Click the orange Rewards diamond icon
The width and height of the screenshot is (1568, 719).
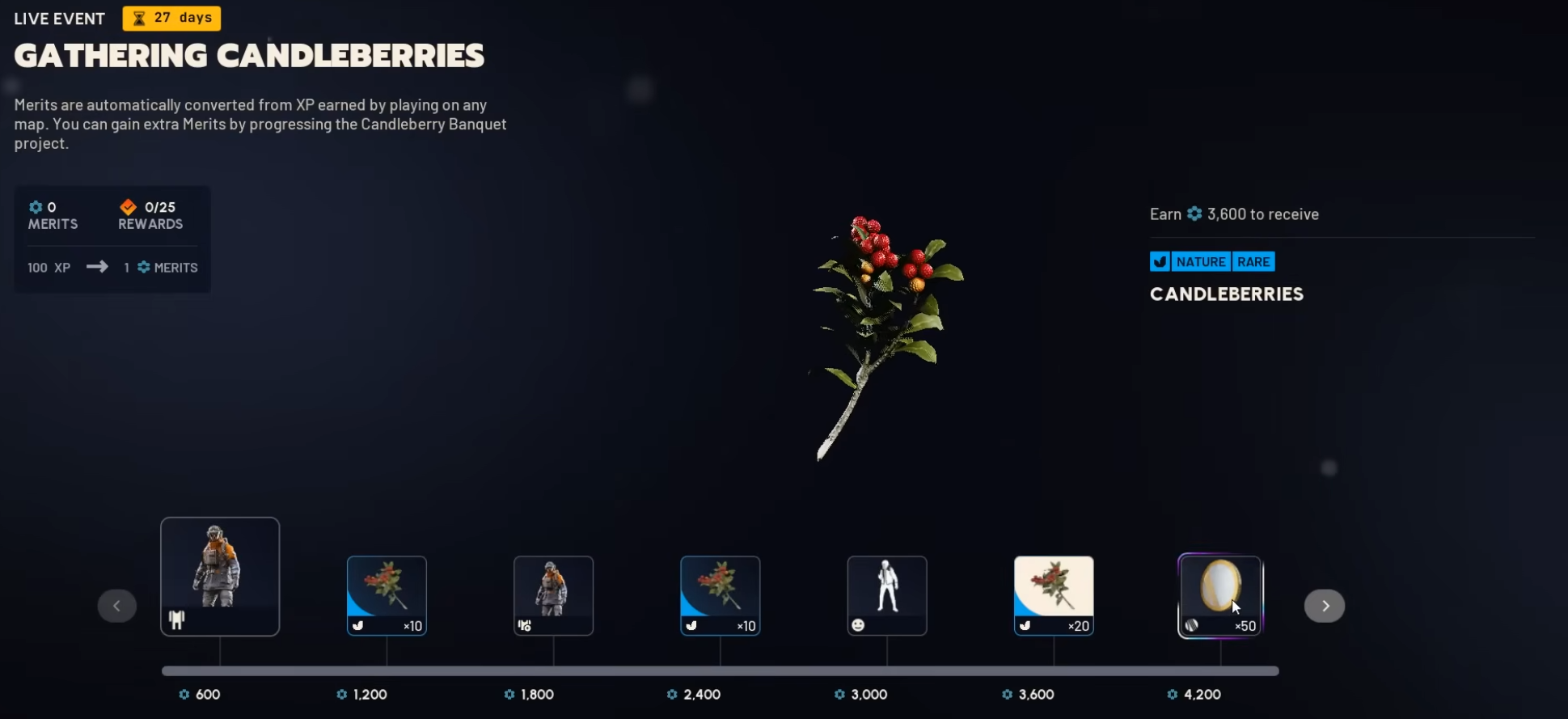pyautogui.click(x=129, y=206)
